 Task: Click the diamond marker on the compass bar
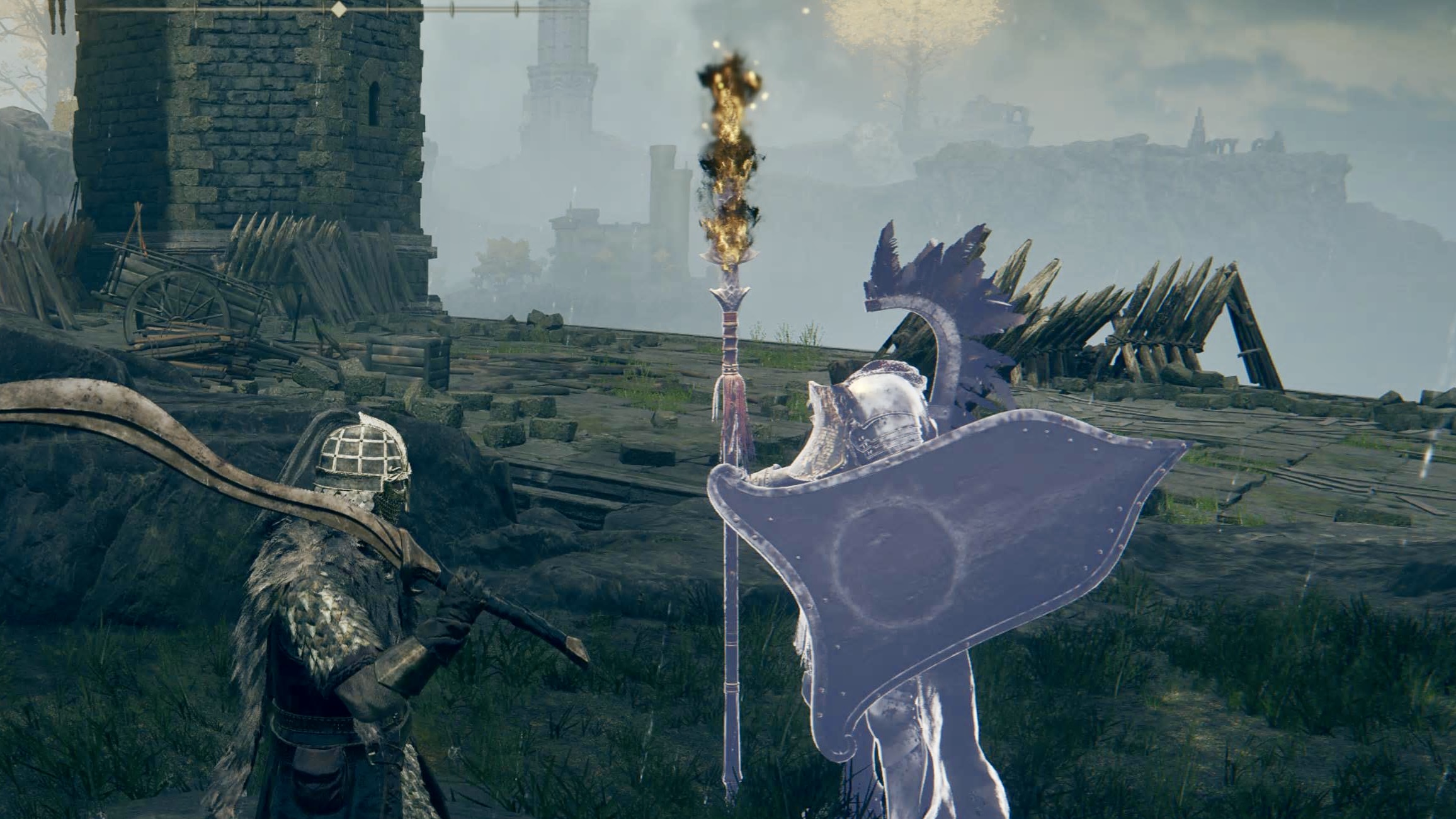pos(339,9)
